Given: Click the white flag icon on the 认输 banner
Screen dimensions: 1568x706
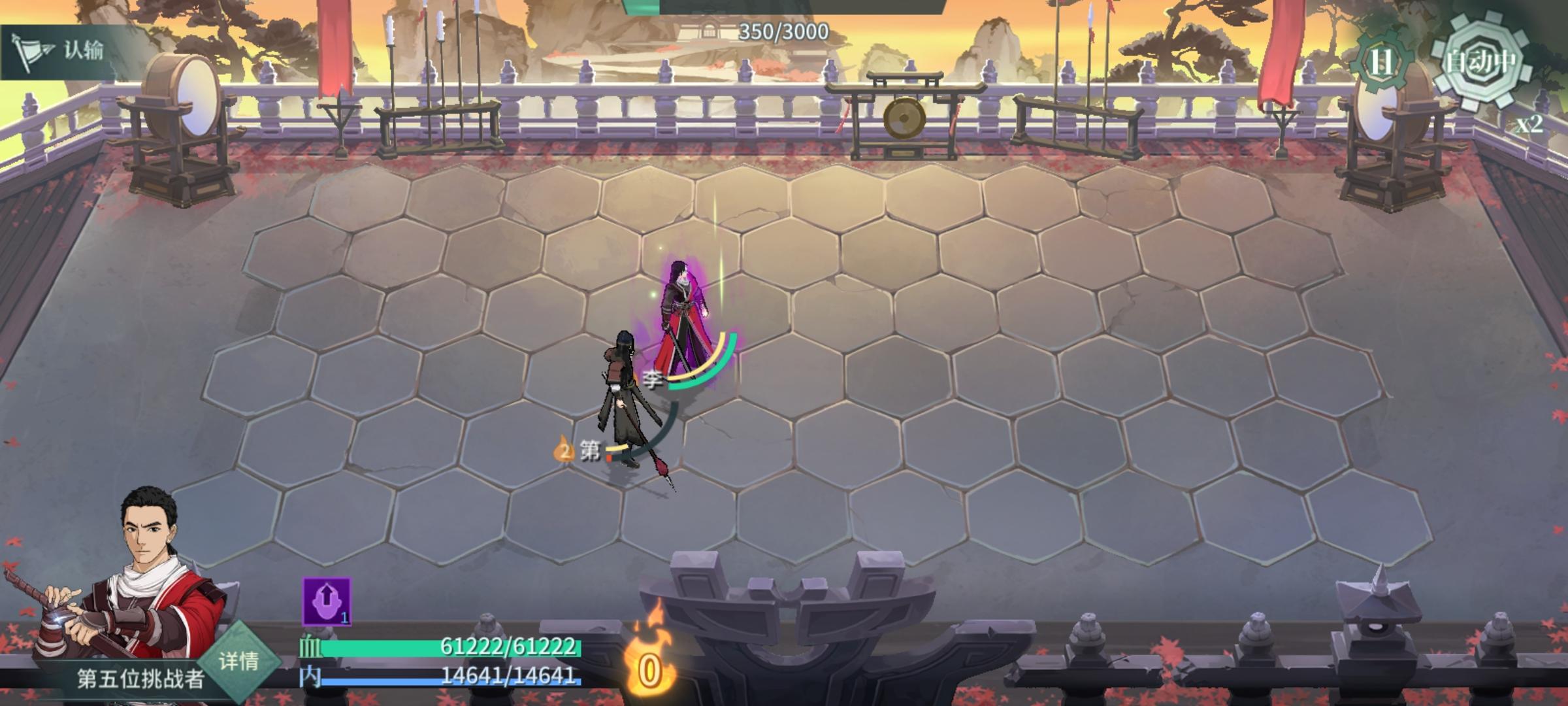Looking at the screenshot, I should coord(31,51).
